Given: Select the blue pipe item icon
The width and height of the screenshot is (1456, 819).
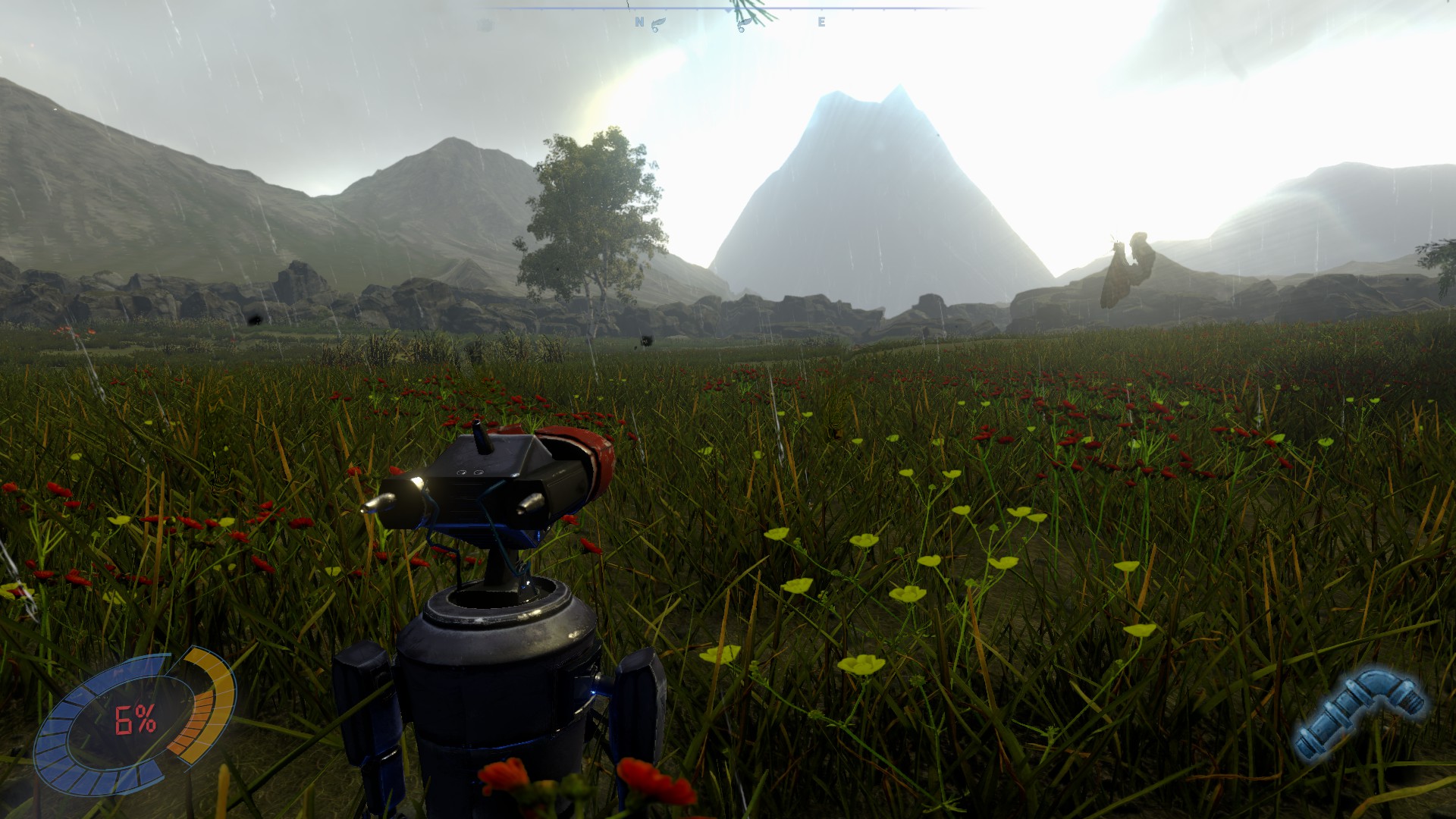Looking at the screenshot, I should pos(1360,714).
